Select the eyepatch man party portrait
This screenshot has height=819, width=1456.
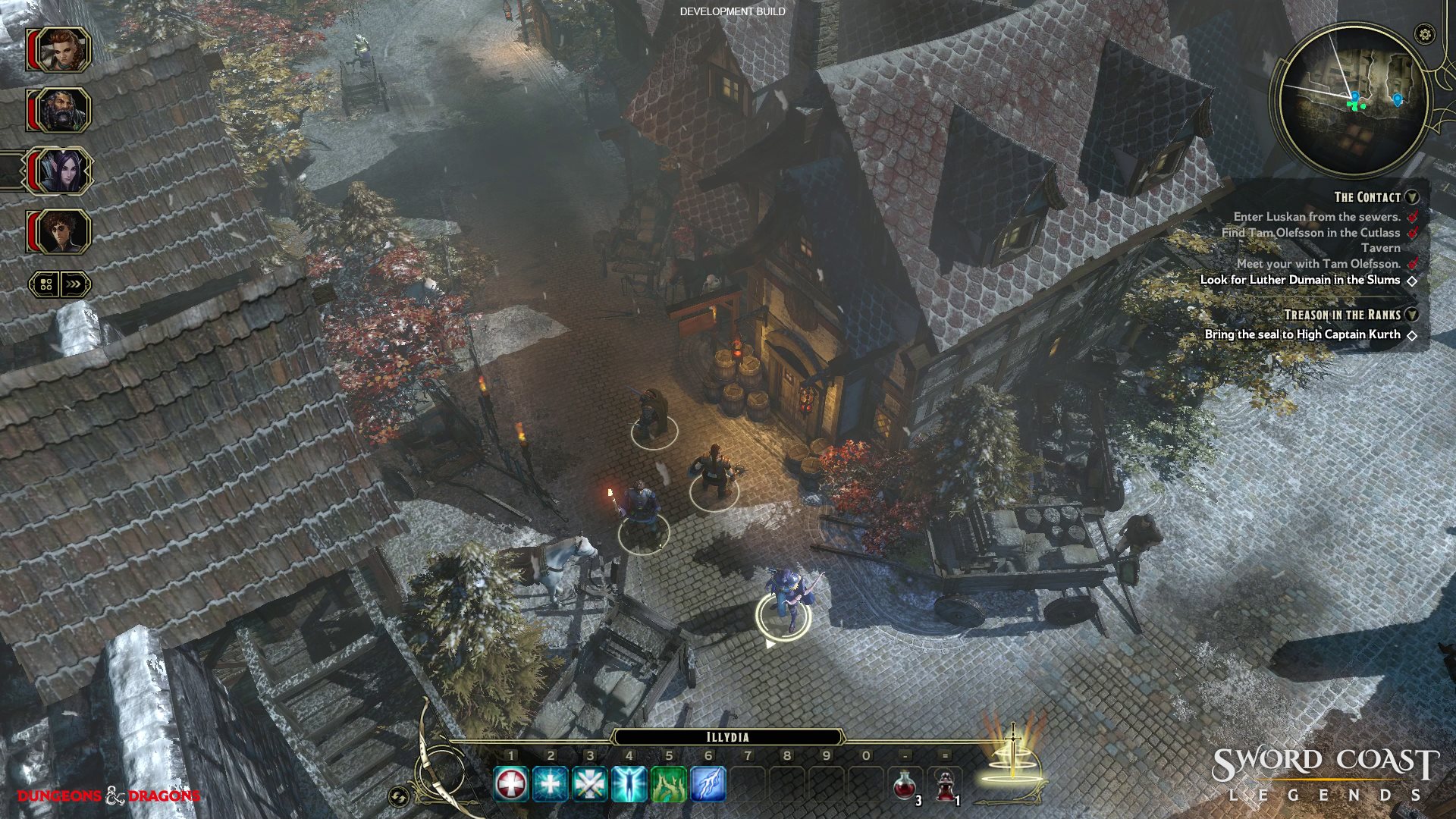(61, 232)
